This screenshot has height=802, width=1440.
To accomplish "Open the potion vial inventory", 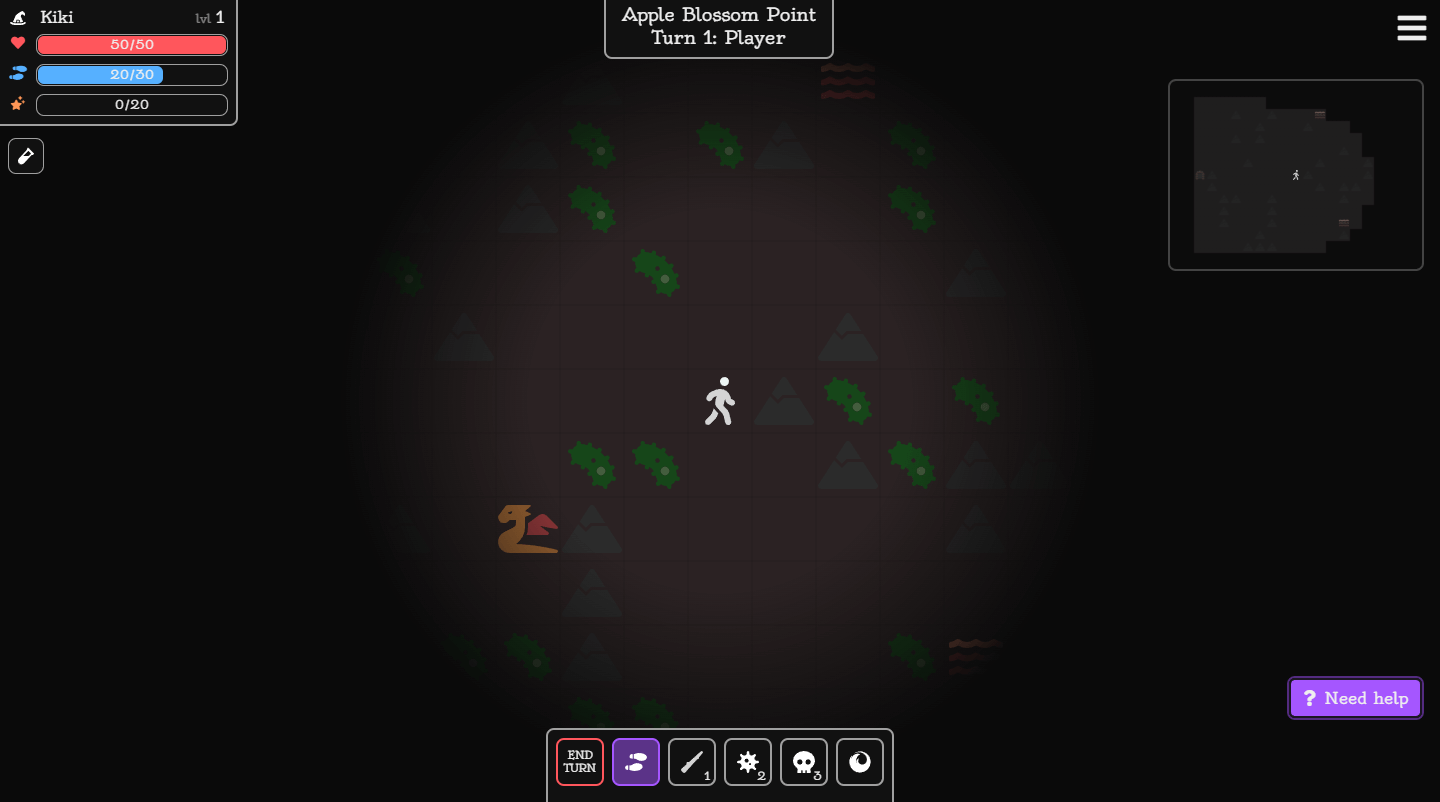I will point(25,156).
